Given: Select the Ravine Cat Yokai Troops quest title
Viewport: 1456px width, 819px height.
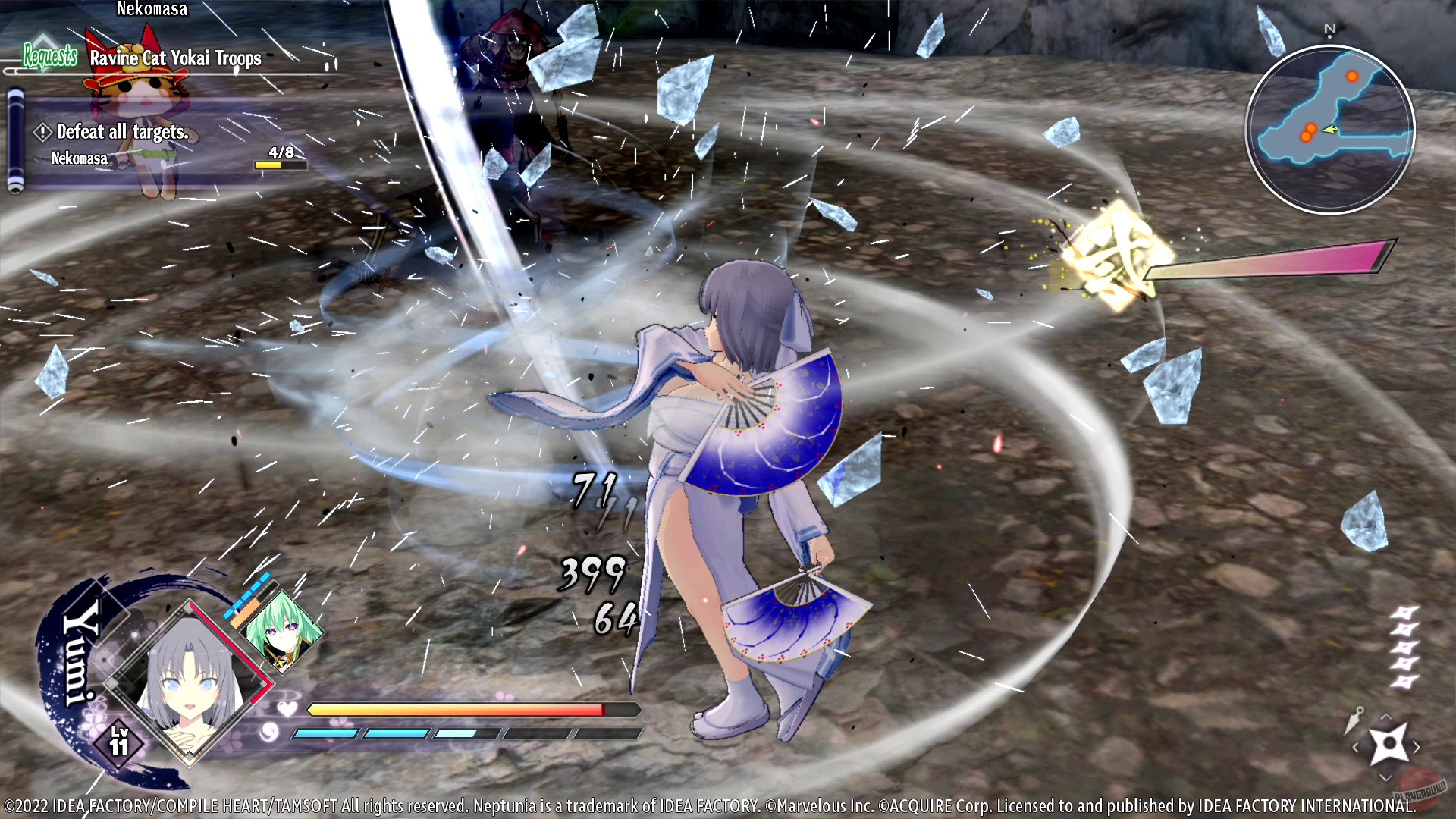Looking at the screenshot, I should pos(174,58).
